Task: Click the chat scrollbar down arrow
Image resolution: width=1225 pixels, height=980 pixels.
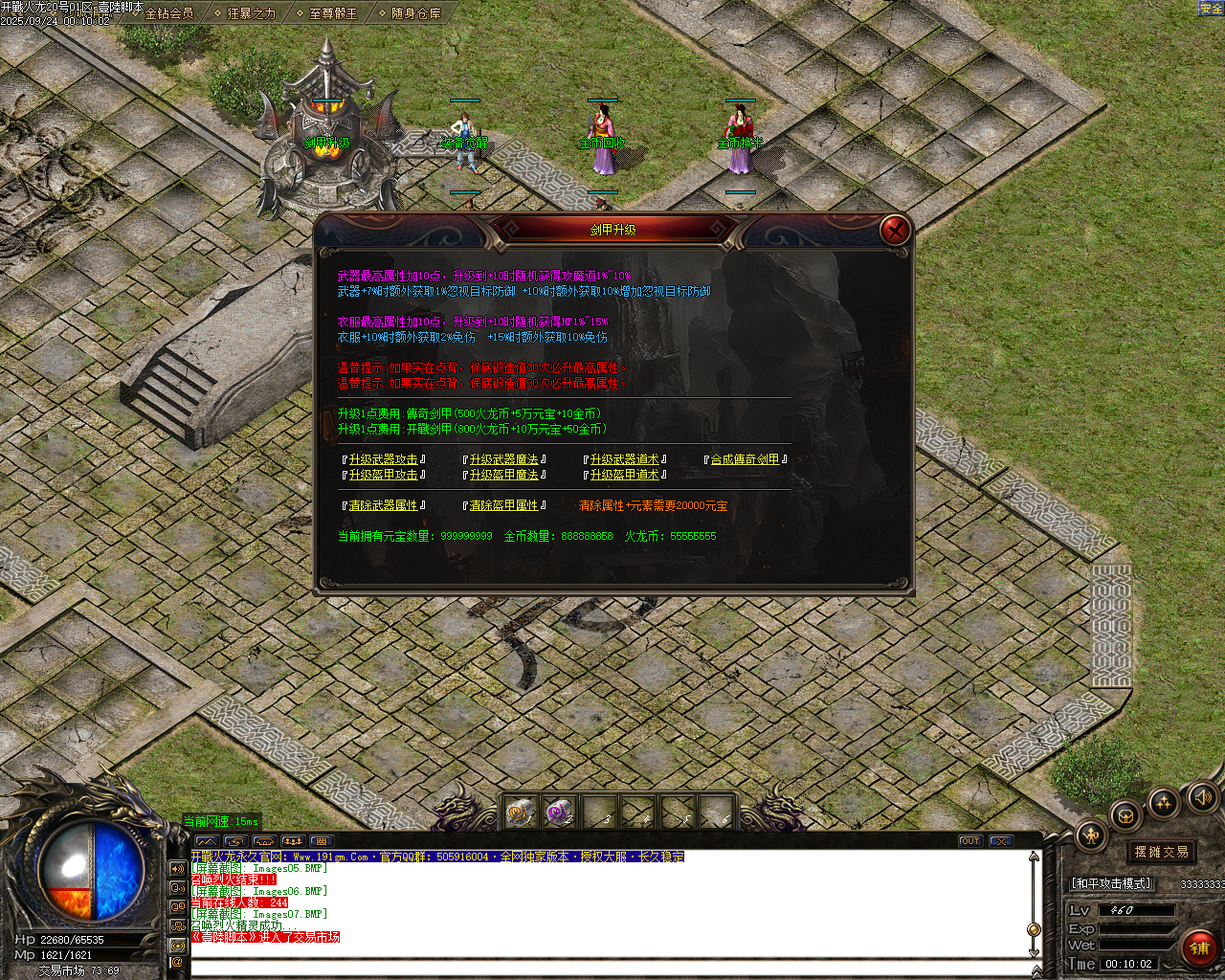Action: pyautogui.click(x=1036, y=953)
